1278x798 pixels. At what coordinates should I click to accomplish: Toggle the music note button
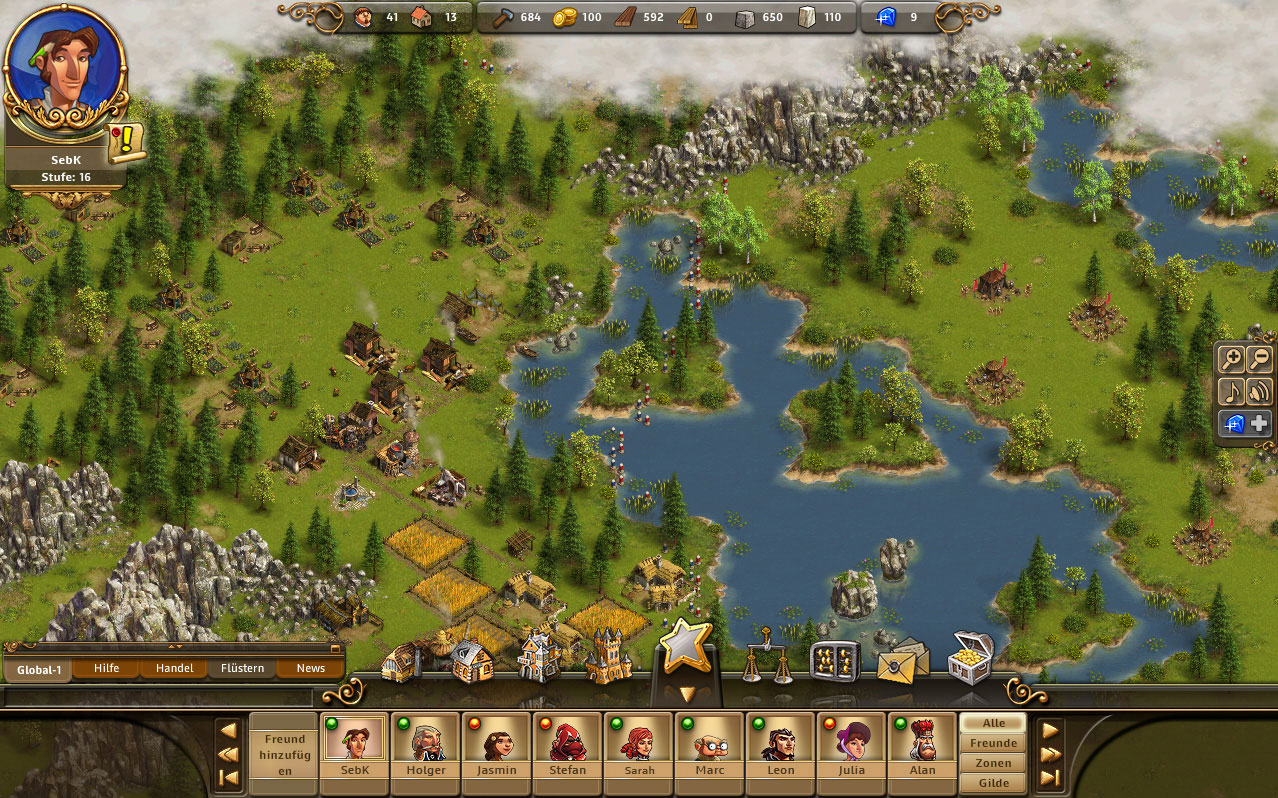(x=1232, y=391)
